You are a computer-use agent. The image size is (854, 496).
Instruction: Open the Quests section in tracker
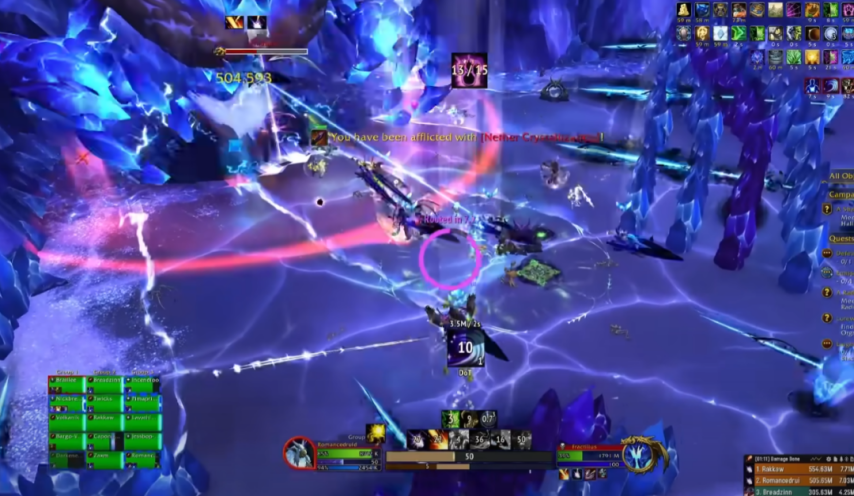click(x=841, y=240)
